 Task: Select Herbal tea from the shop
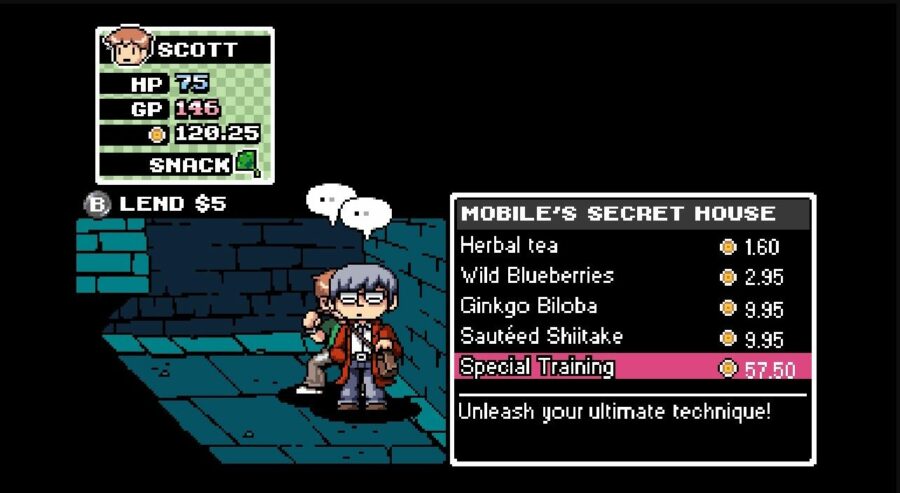pos(509,245)
